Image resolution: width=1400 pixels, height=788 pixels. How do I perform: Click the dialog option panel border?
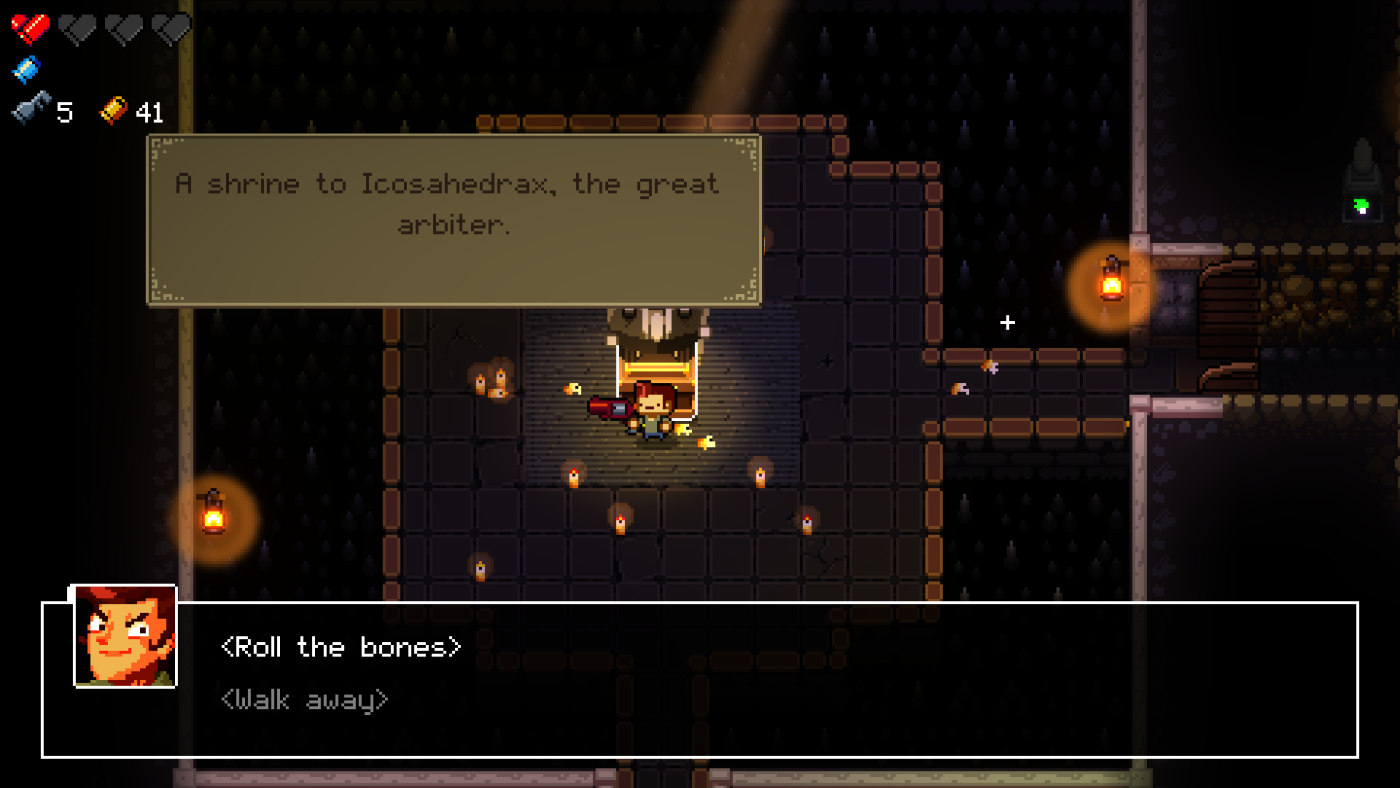pyautogui.click(x=700, y=601)
